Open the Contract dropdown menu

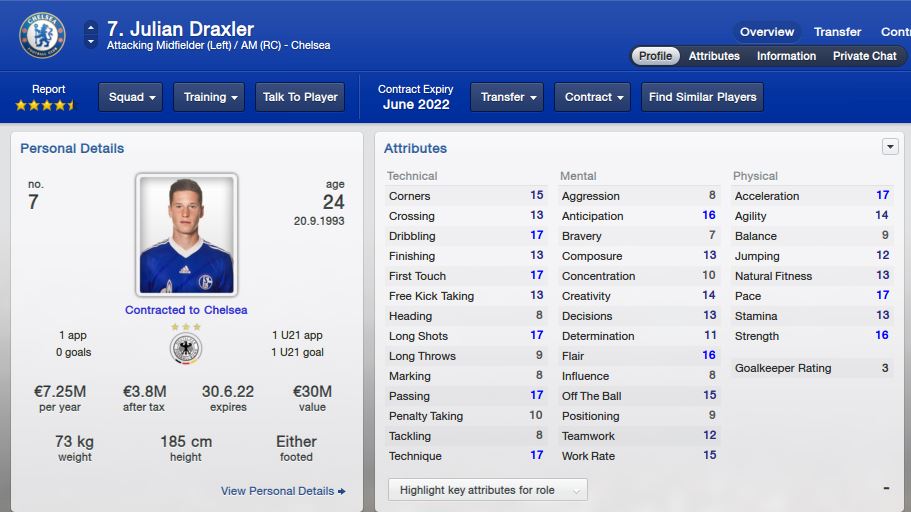592,97
